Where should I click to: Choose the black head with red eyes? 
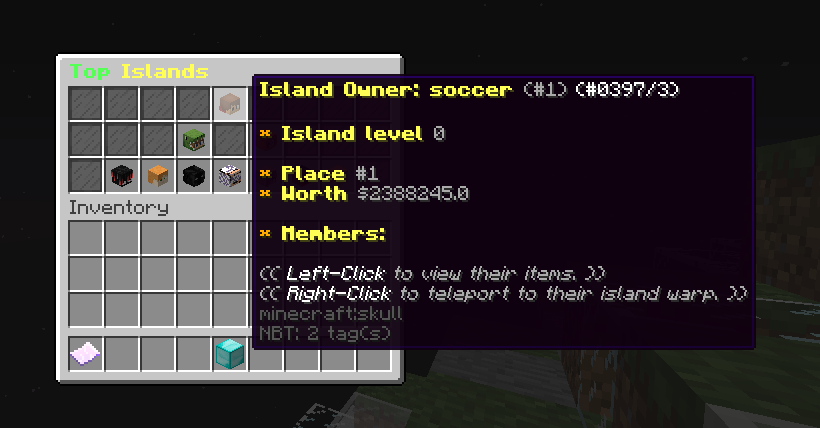(x=121, y=176)
